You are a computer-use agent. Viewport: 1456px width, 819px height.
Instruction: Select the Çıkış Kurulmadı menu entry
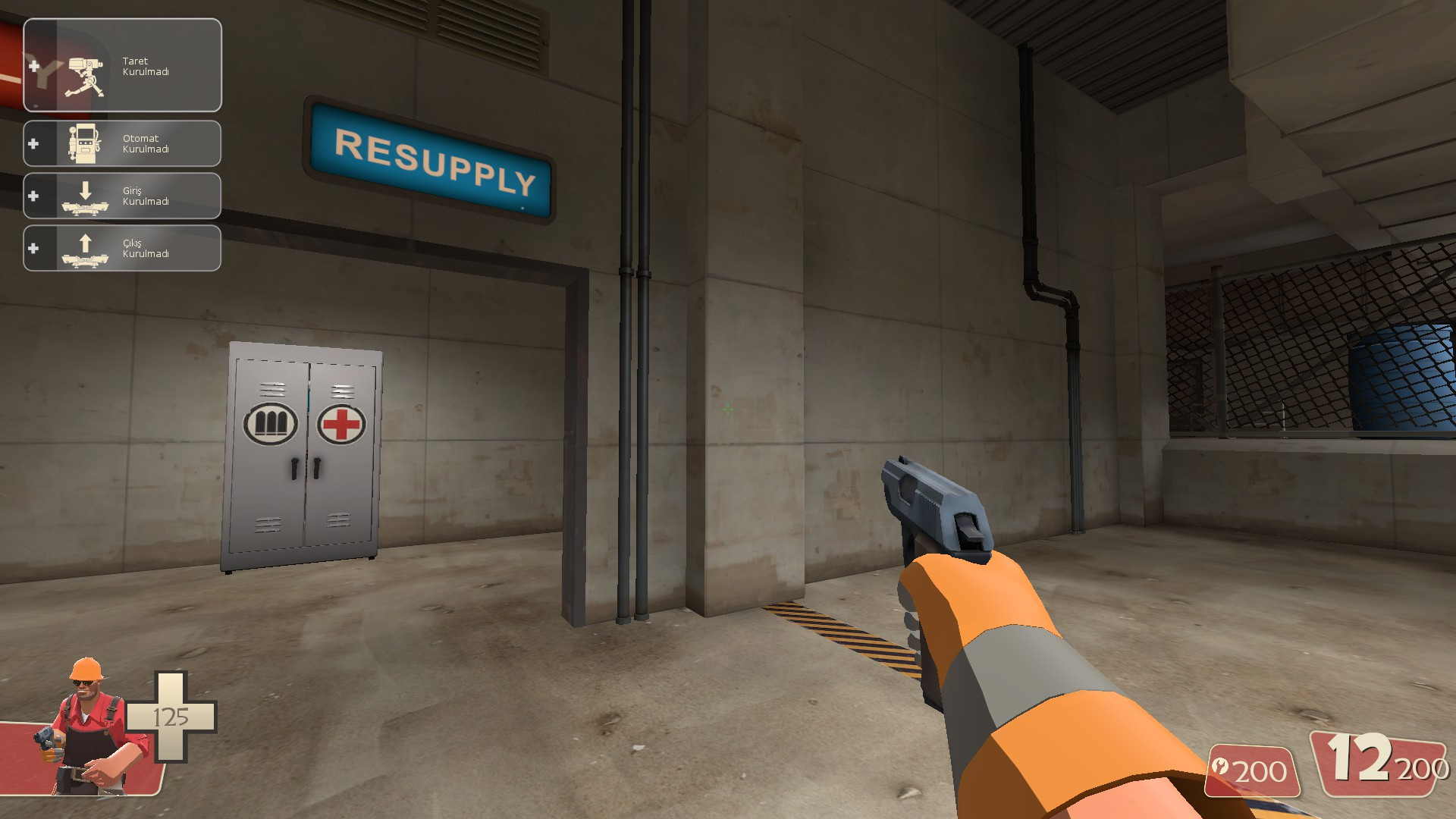coord(144,248)
